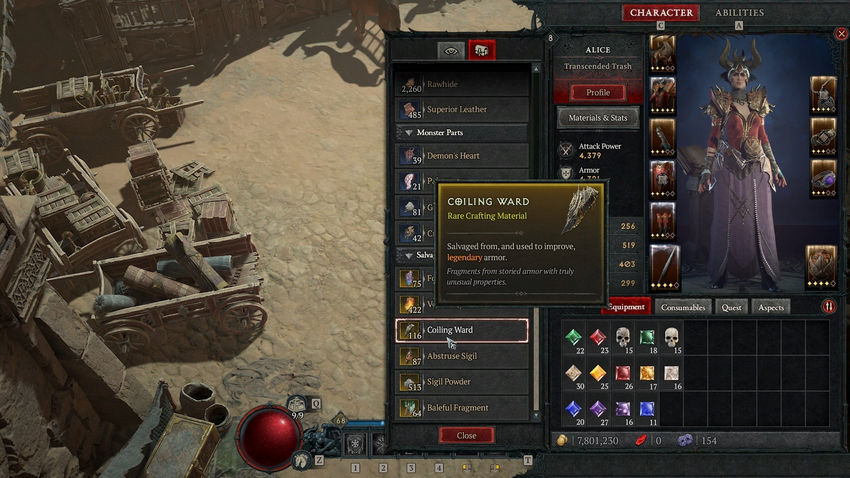Image resolution: width=850 pixels, height=478 pixels.
Task: Click the Superior Leather material row
Action: (462, 109)
